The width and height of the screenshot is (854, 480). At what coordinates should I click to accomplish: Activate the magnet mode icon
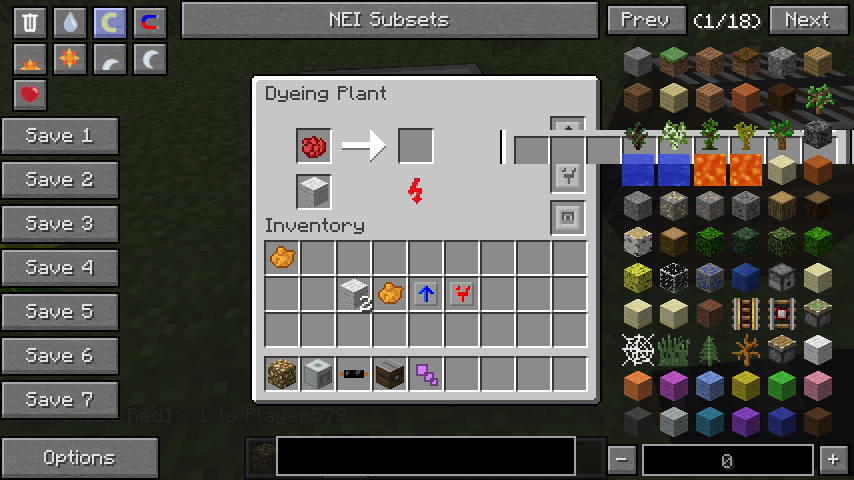coord(150,22)
